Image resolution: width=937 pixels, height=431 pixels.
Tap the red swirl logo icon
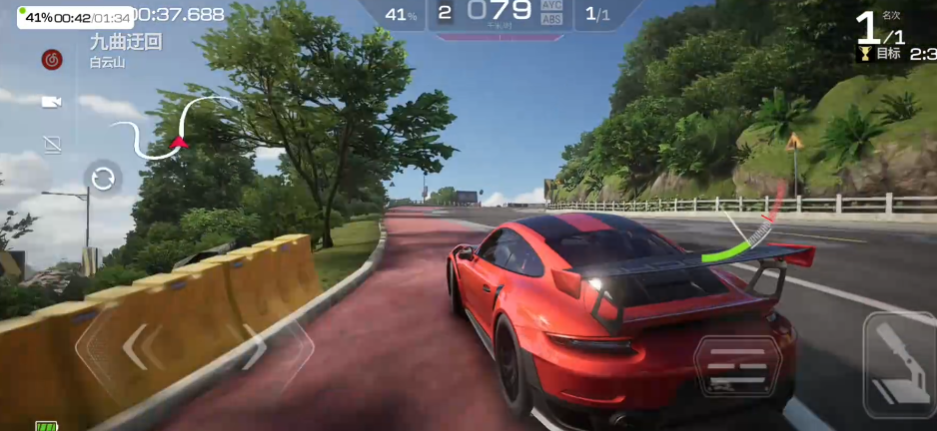52,60
